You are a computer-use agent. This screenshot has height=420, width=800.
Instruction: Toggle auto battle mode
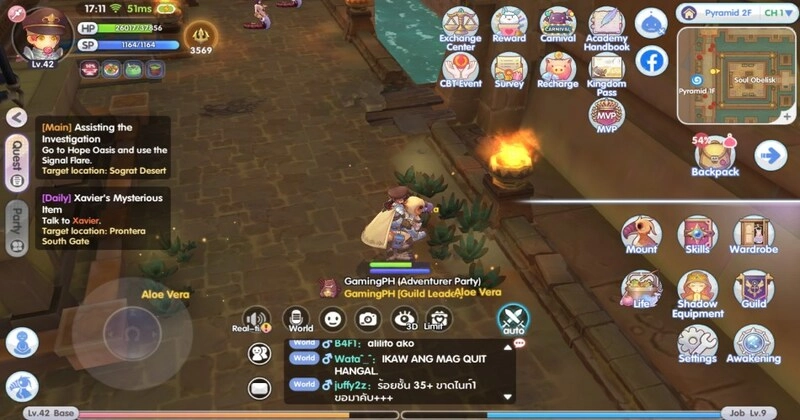[513, 320]
